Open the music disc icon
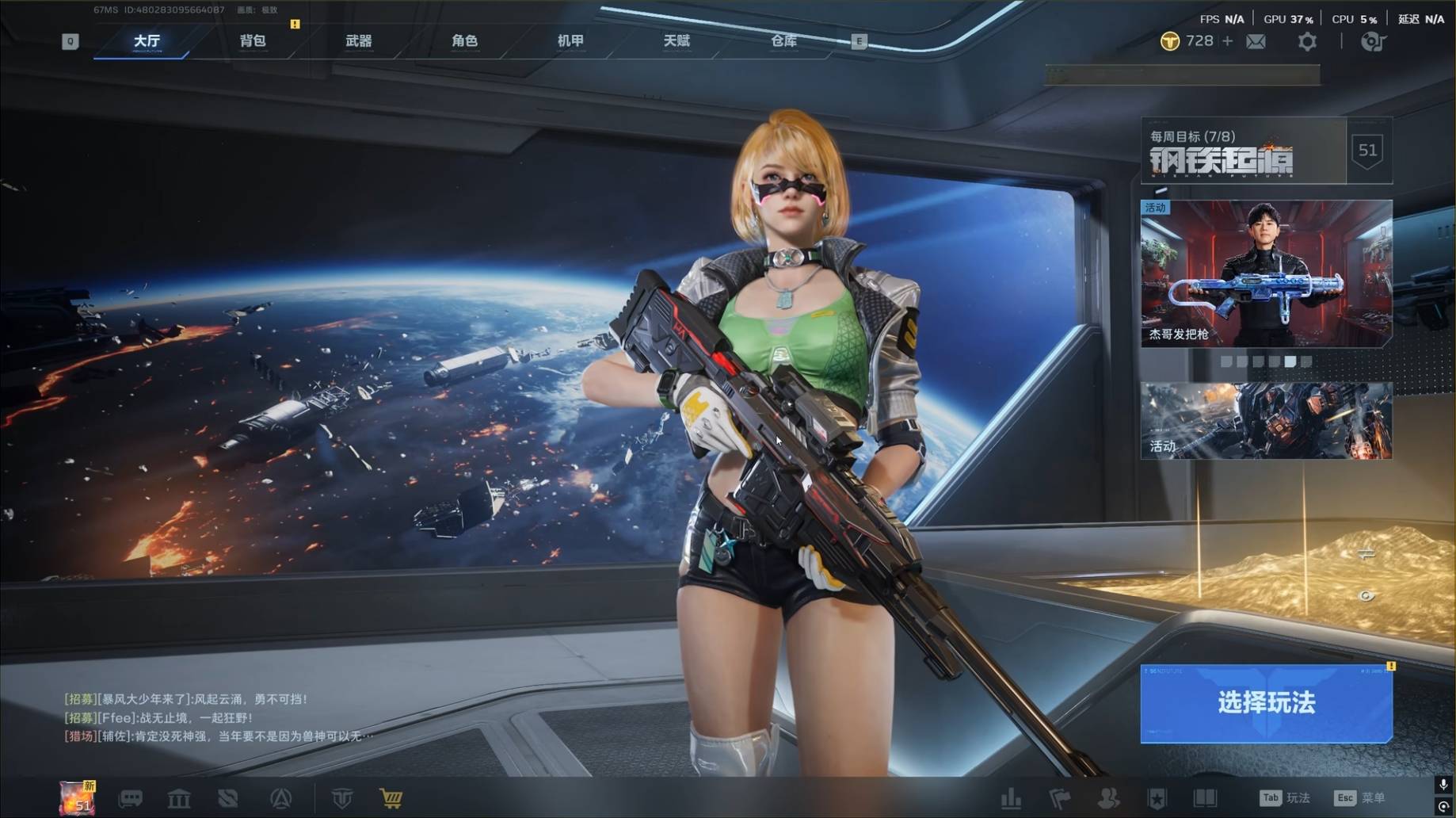Viewport: 1456px width, 818px height. (x=1373, y=41)
